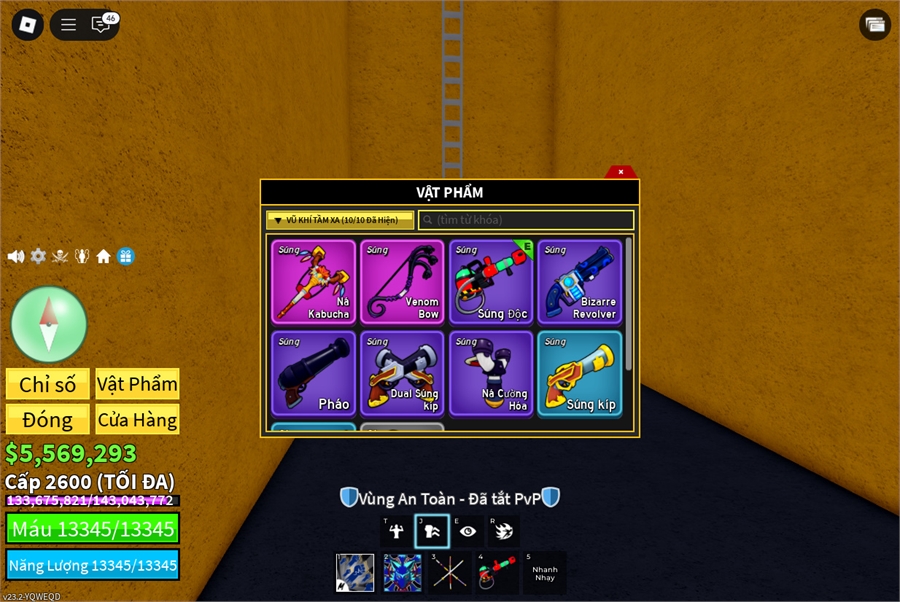Image resolution: width=900 pixels, height=602 pixels.
Task: Click the blue gift box icon
Action: [125, 257]
